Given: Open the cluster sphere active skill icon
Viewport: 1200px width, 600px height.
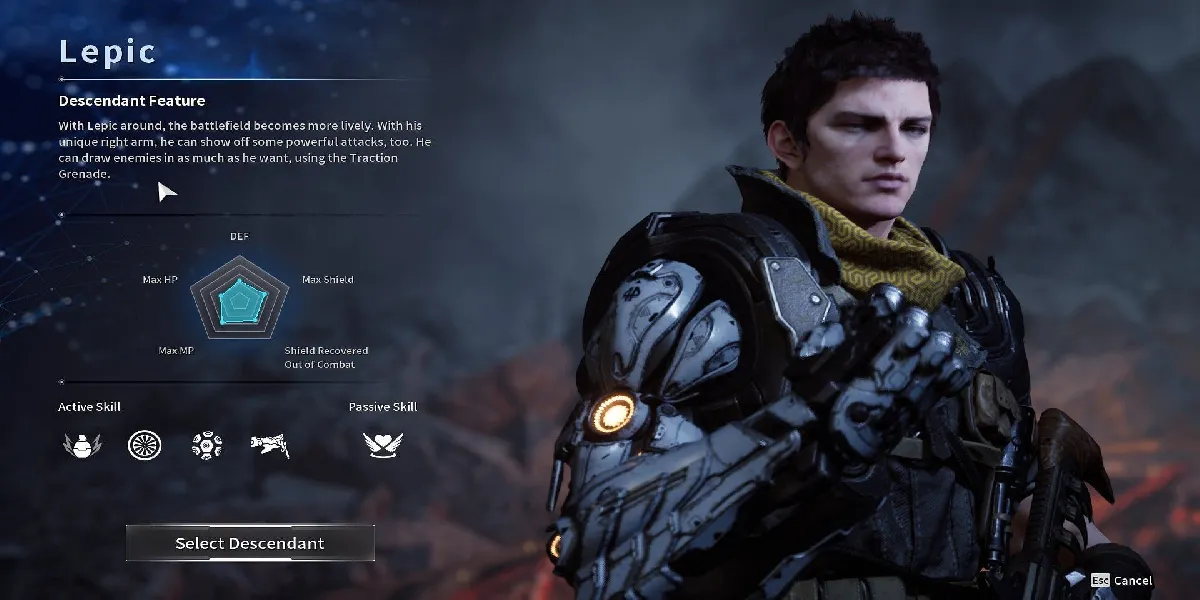Looking at the screenshot, I should pyautogui.click(x=207, y=445).
